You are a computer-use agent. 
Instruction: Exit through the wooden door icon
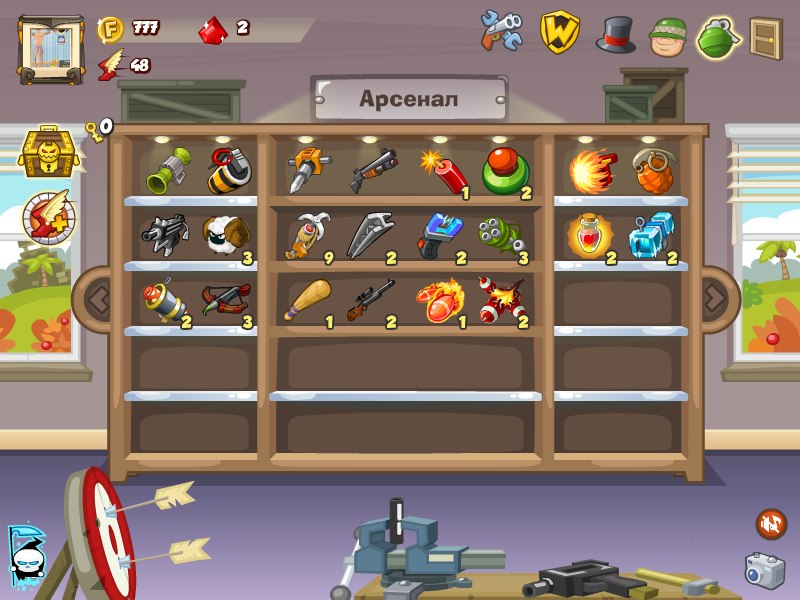coord(765,37)
